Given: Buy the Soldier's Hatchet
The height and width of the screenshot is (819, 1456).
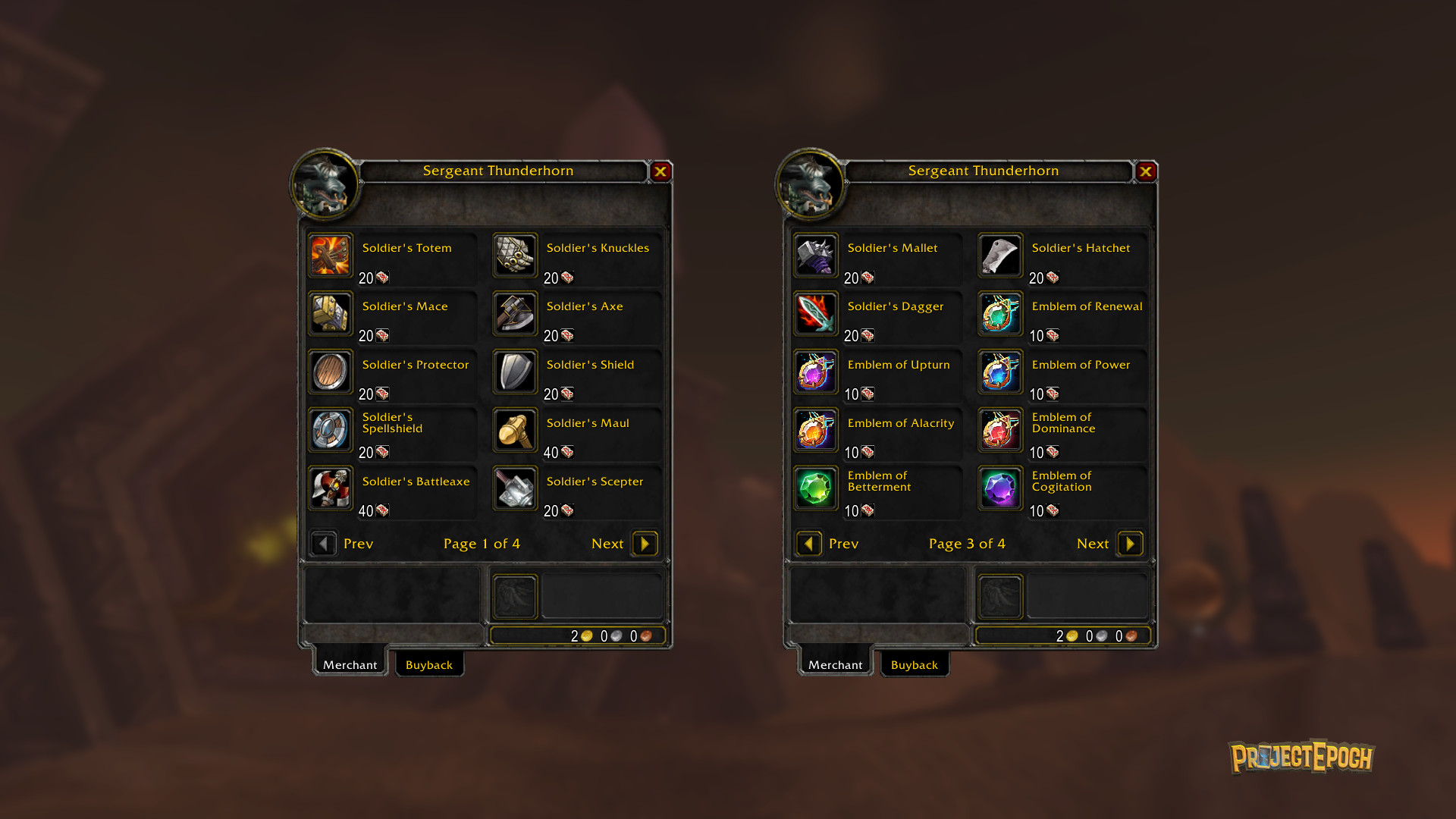Looking at the screenshot, I should pyautogui.click(x=1001, y=255).
